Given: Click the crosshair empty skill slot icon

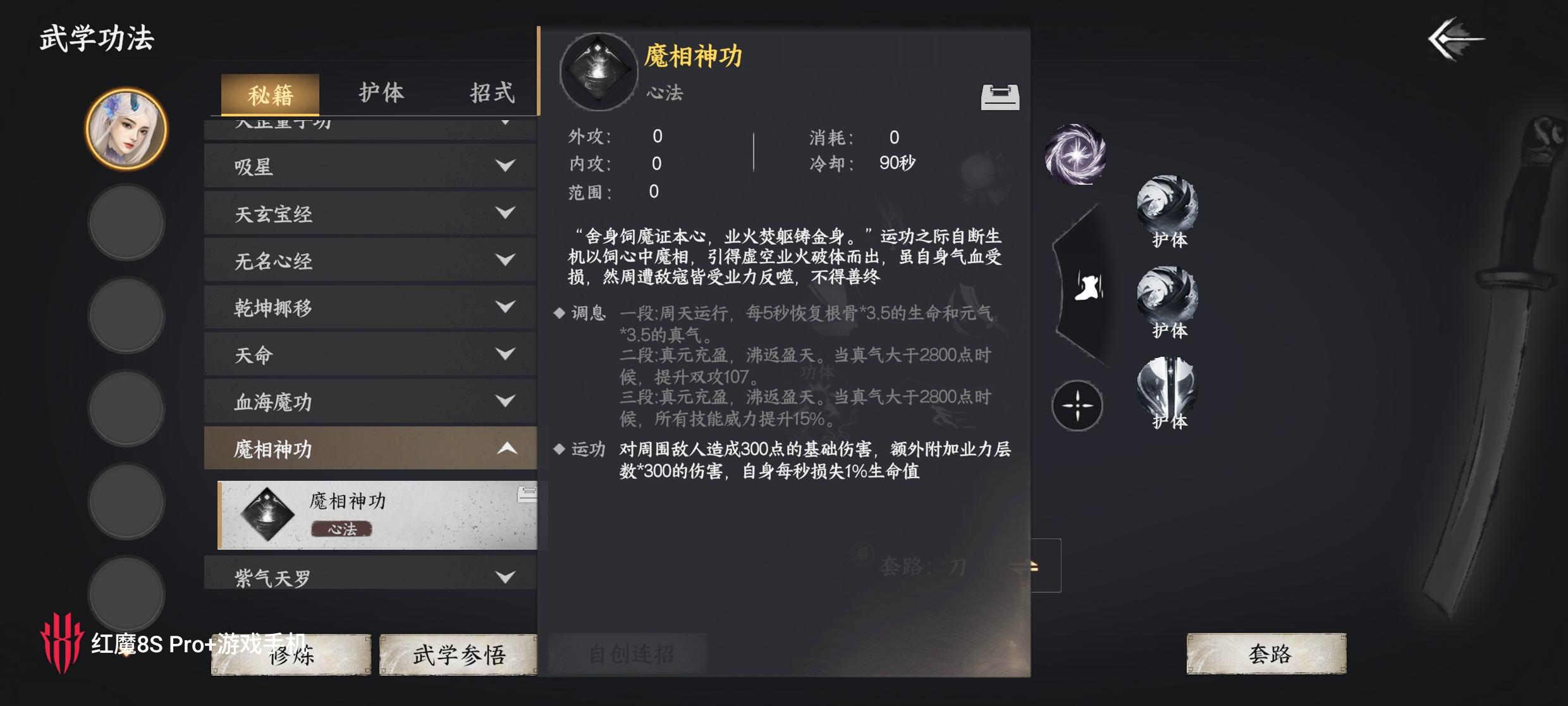Looking at the screenshot, I should click(x=1076, y=406).
